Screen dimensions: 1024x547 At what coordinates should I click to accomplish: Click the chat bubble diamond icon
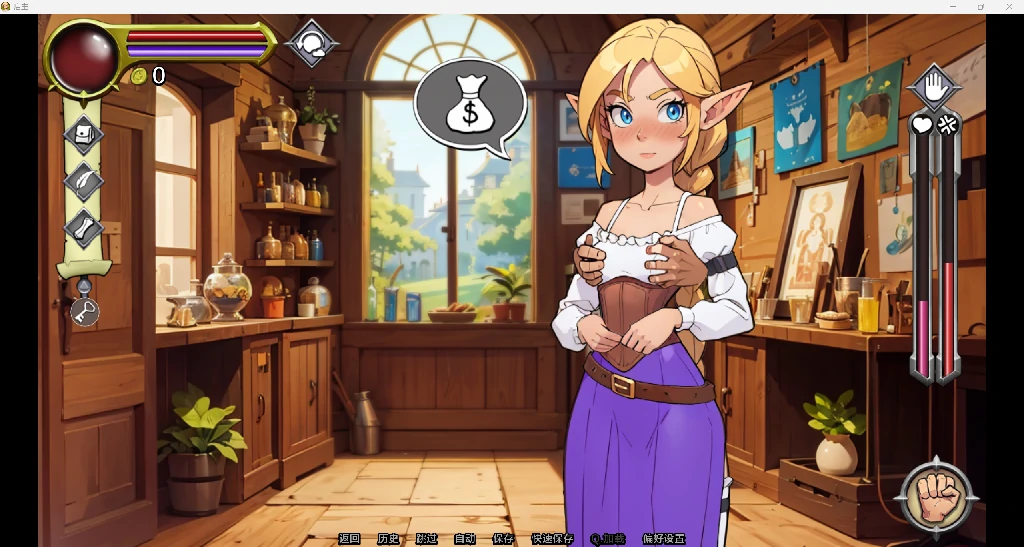tap(312, 43)
